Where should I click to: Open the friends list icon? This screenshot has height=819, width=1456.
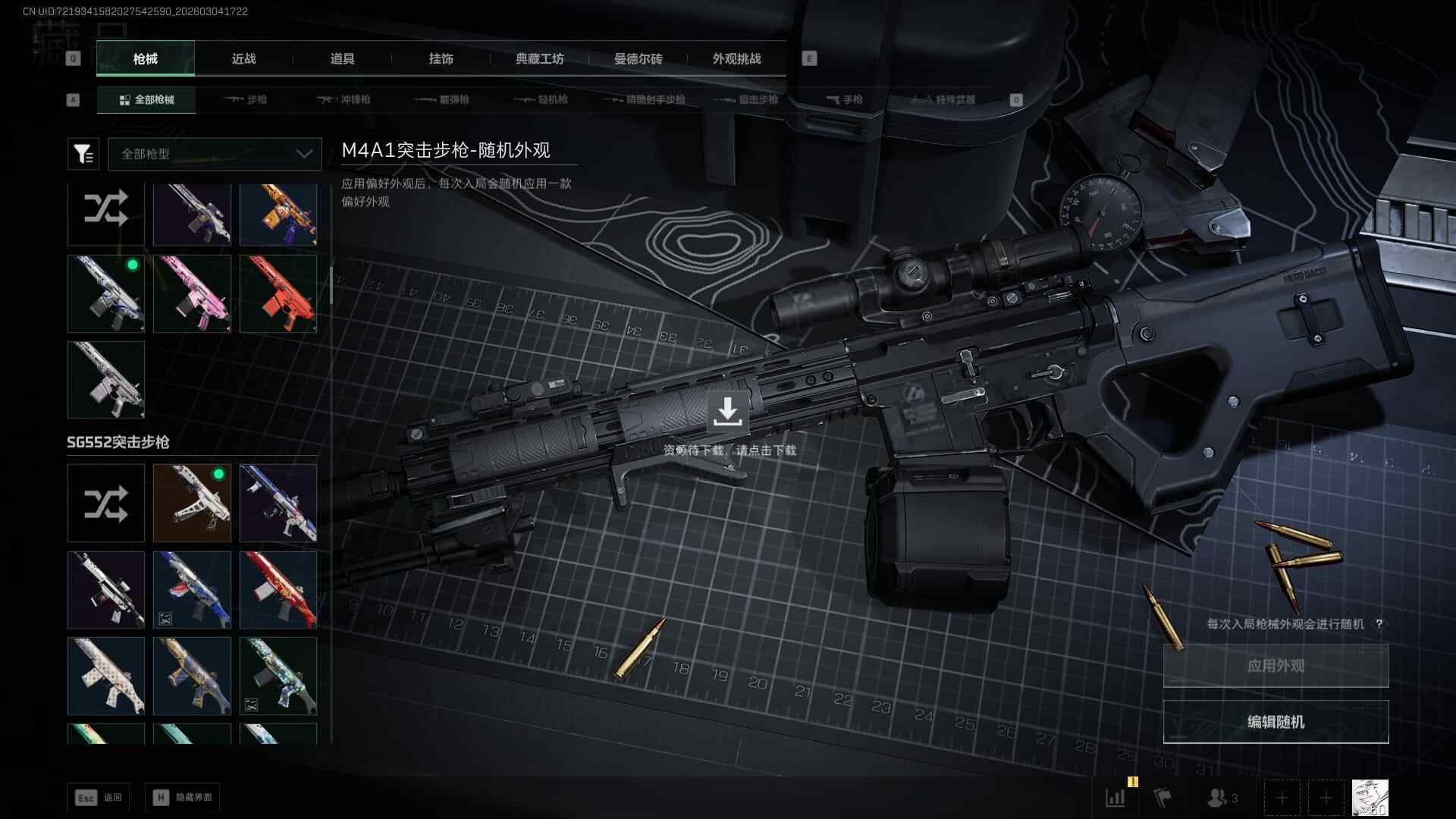1222,798
